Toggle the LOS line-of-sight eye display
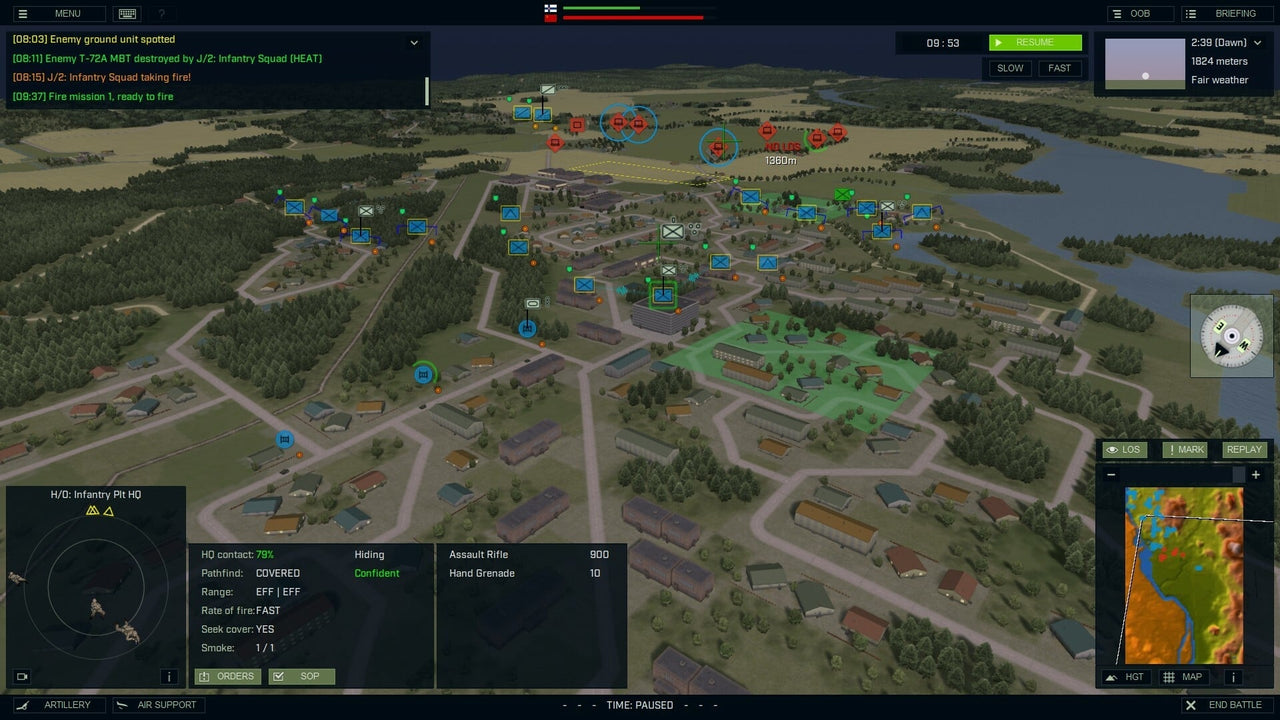This screenshot has height=720, width=1280. [1113, 449]
